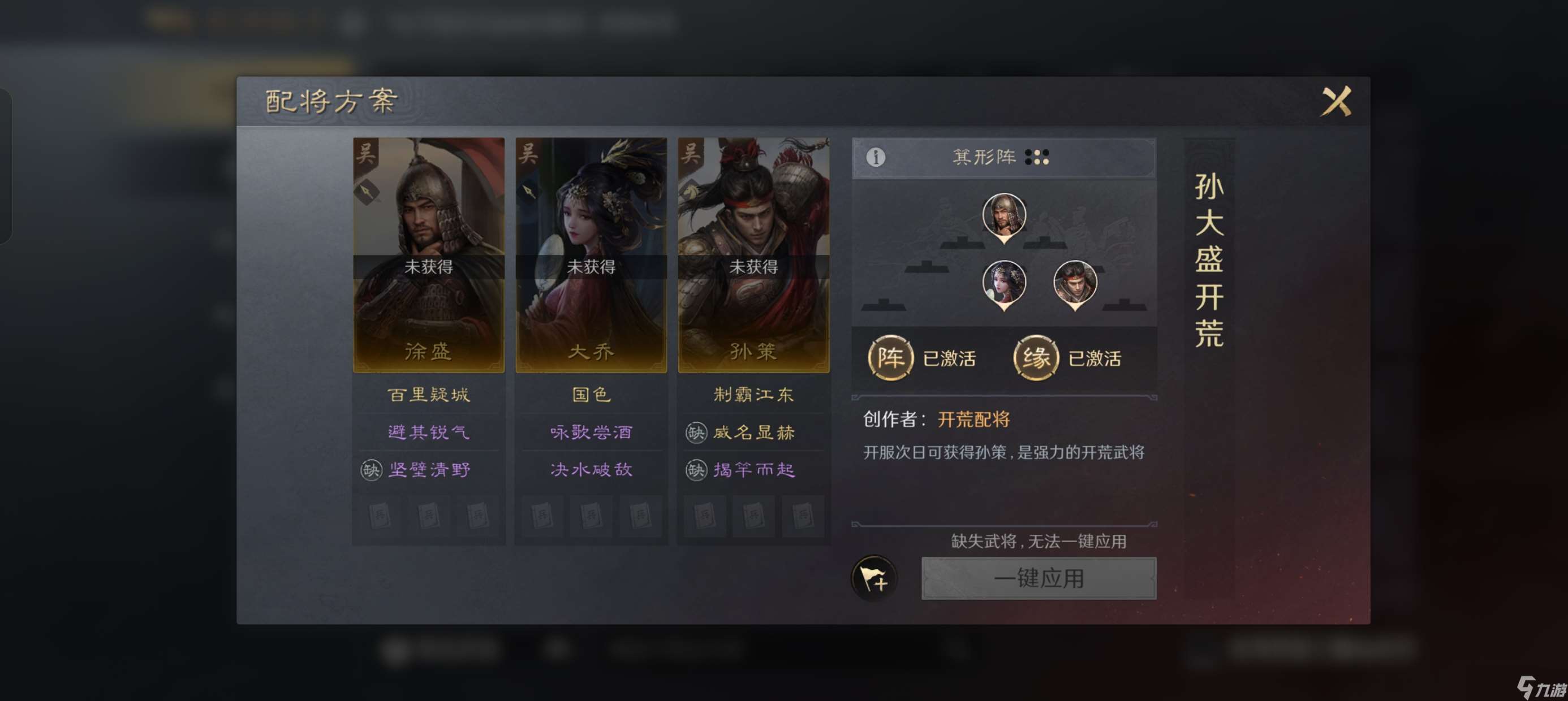Screen dimensions: 1568x701
Task: Open 大乔's middle war tome slot
Action: (x=591, y=516)
